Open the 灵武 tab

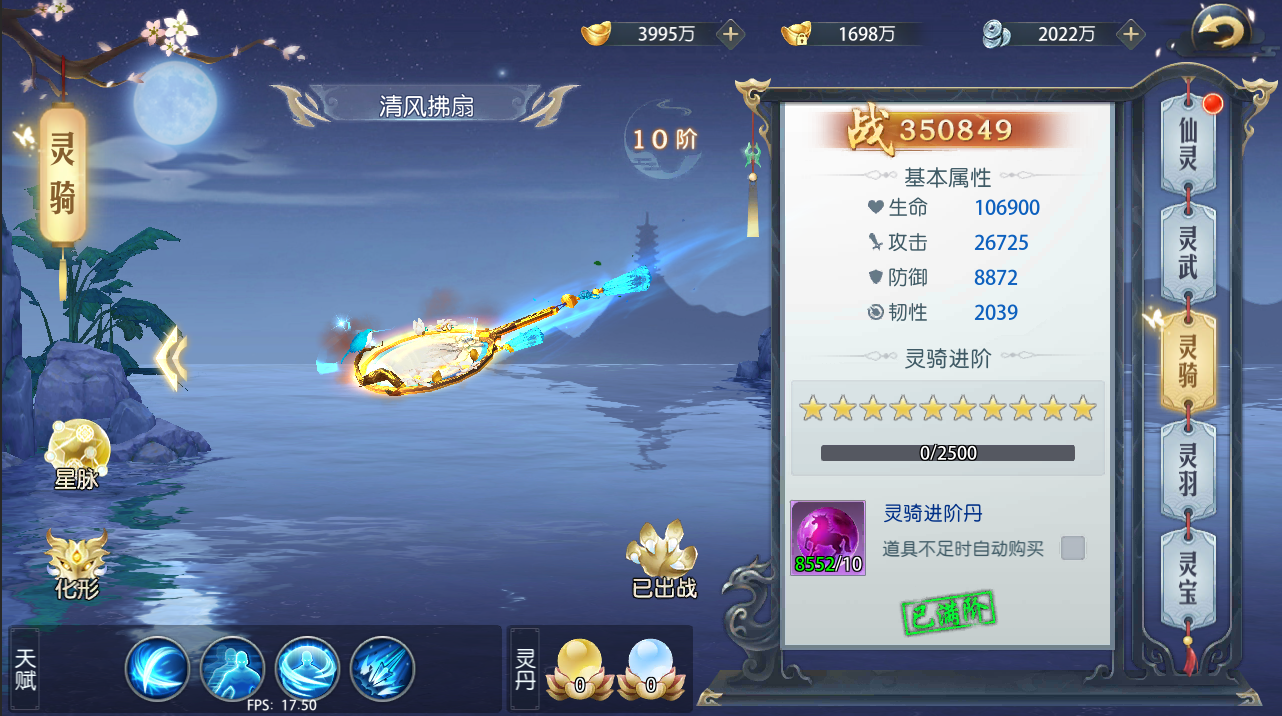1187,253
